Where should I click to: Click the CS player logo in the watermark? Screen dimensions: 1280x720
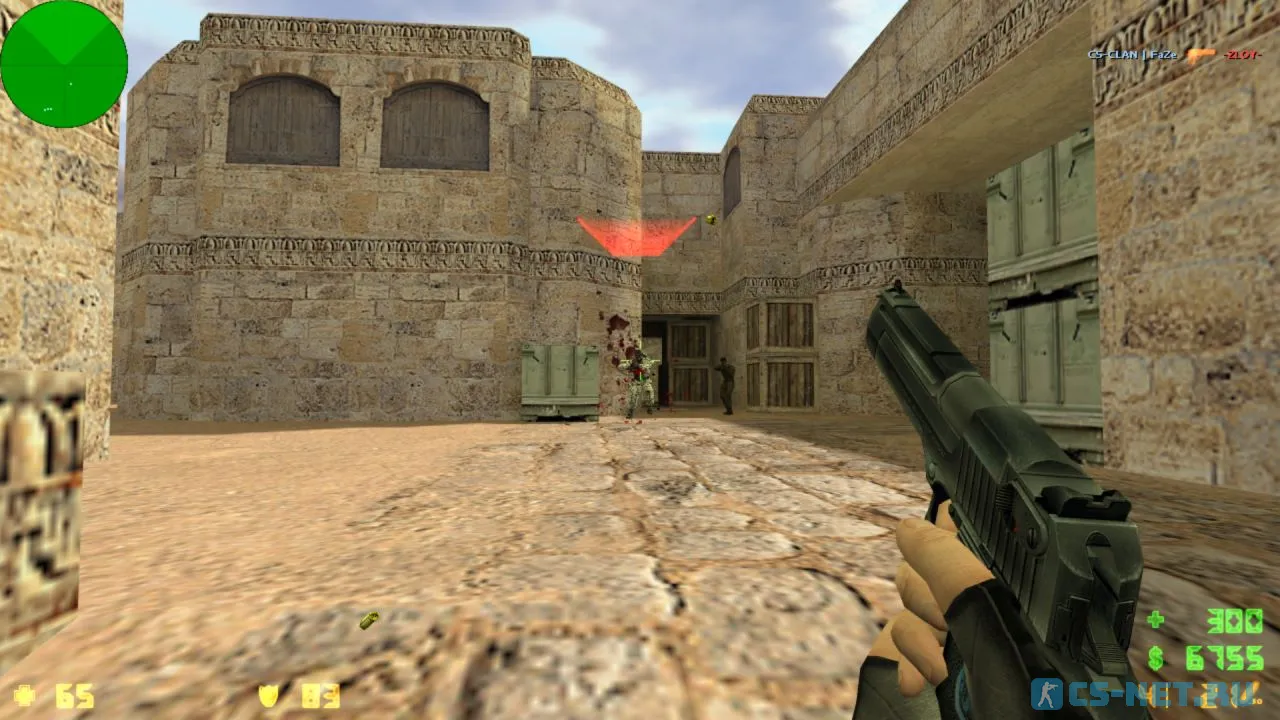(1046, 693)
